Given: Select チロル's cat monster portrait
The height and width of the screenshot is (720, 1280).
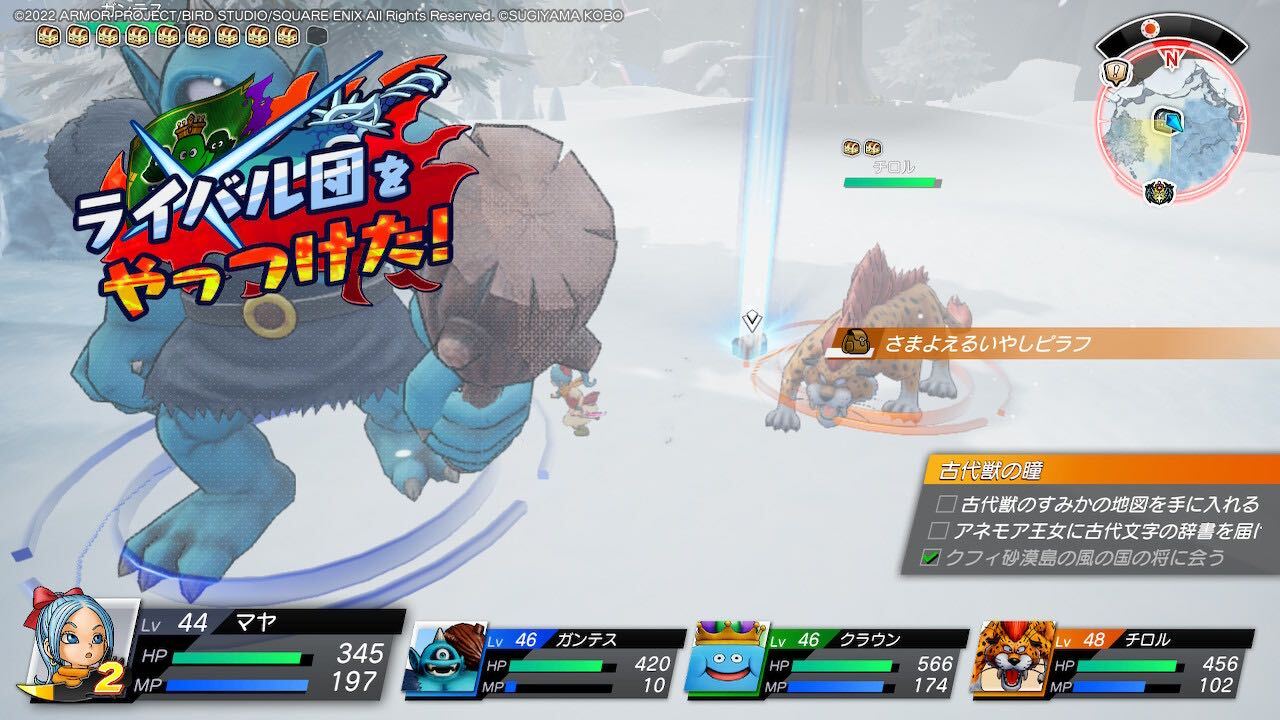Looking at the screenshot, I should [1010, 660].
